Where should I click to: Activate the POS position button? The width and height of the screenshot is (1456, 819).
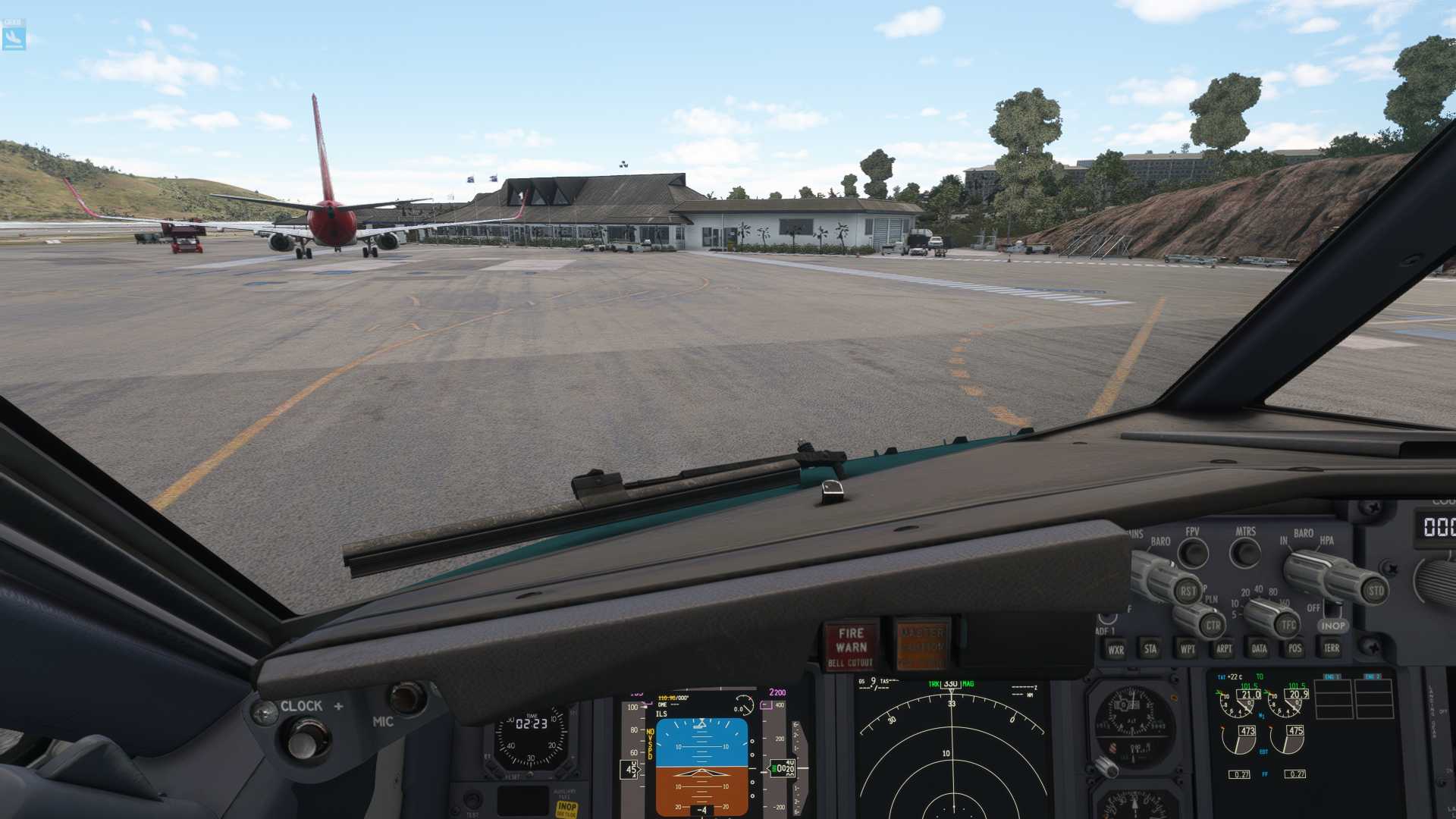tap(1294, 648)
